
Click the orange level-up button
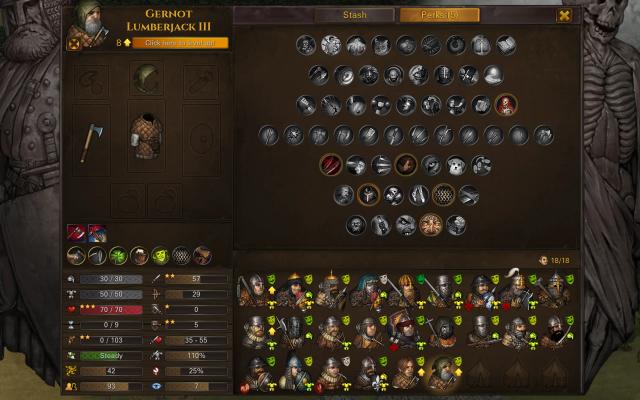tap(186, 43)
